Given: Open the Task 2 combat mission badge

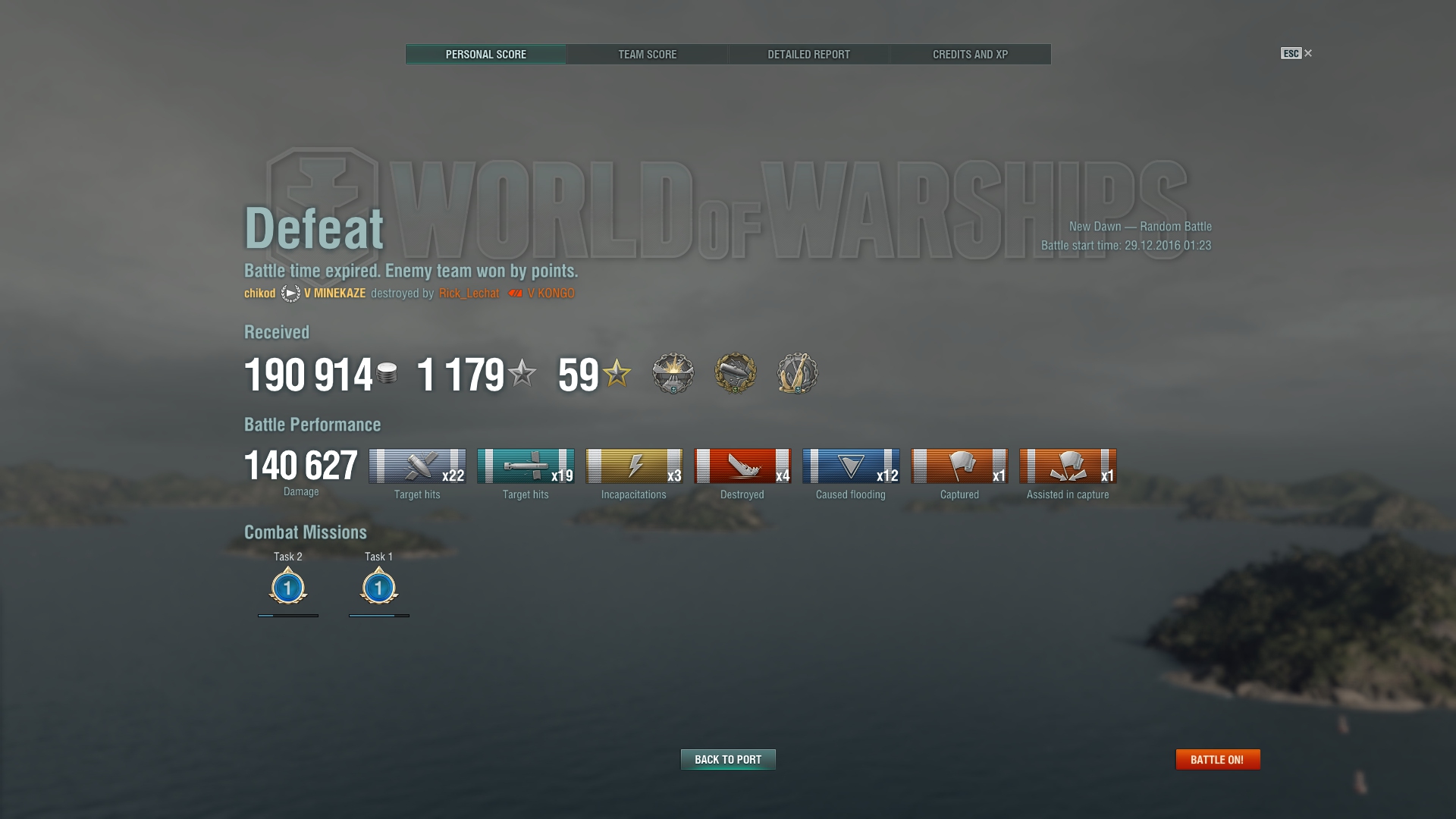Looking at the screenshot, I should pyautogui.click(x=288, y=587).
